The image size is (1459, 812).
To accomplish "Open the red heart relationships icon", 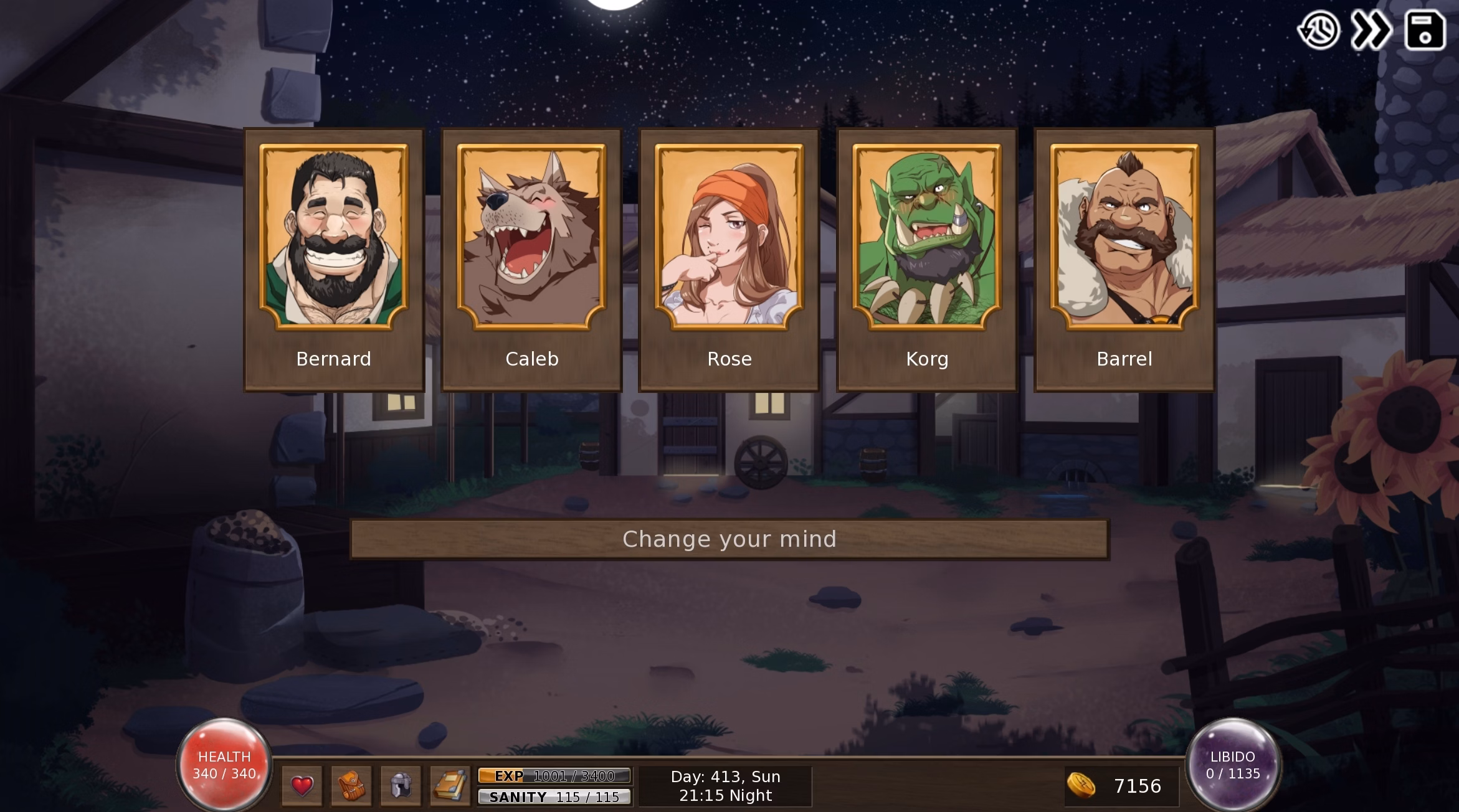I will pyautogui.click(x=302, y=786).
